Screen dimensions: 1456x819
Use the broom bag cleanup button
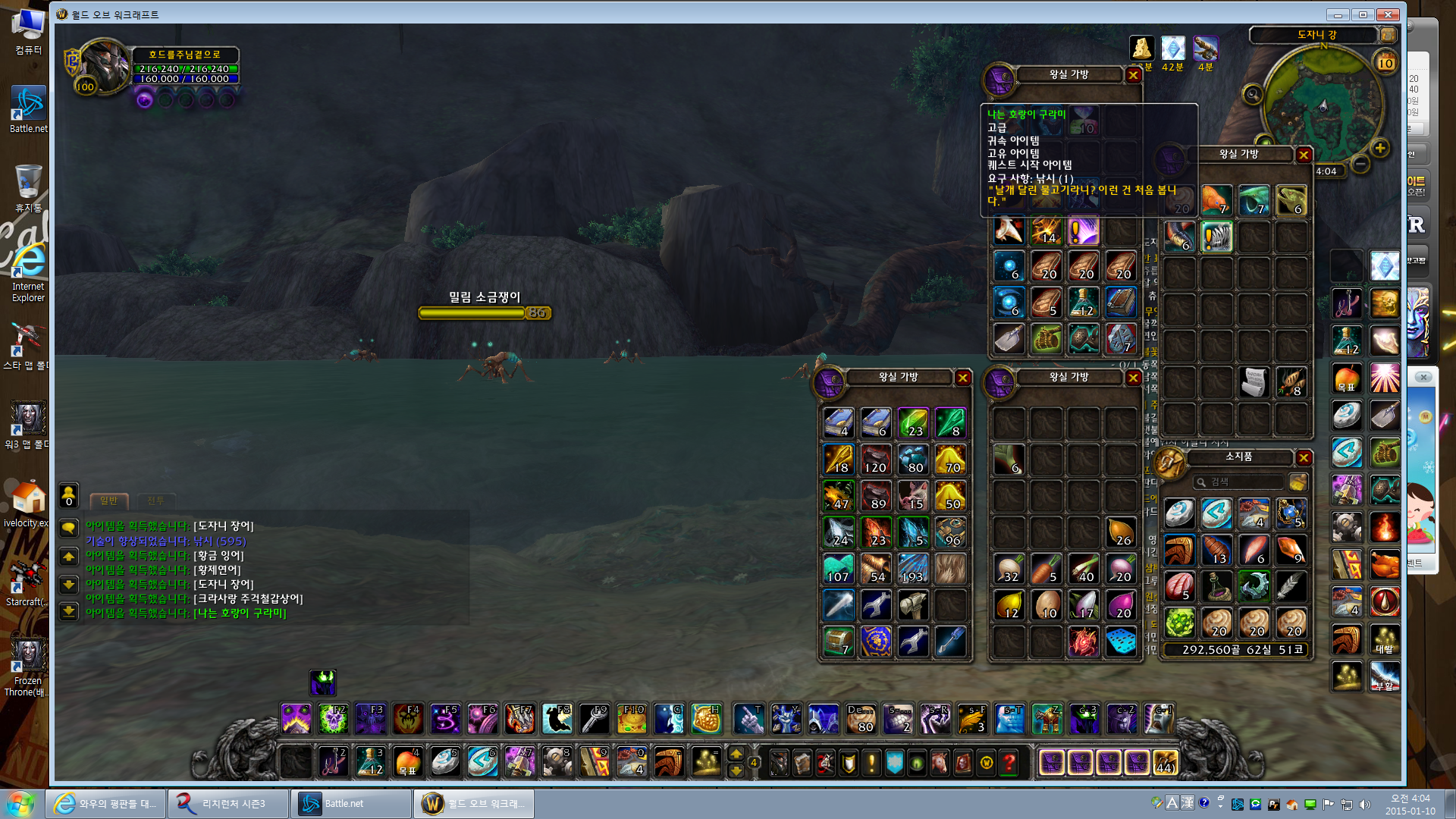[x=1298, y=482]
